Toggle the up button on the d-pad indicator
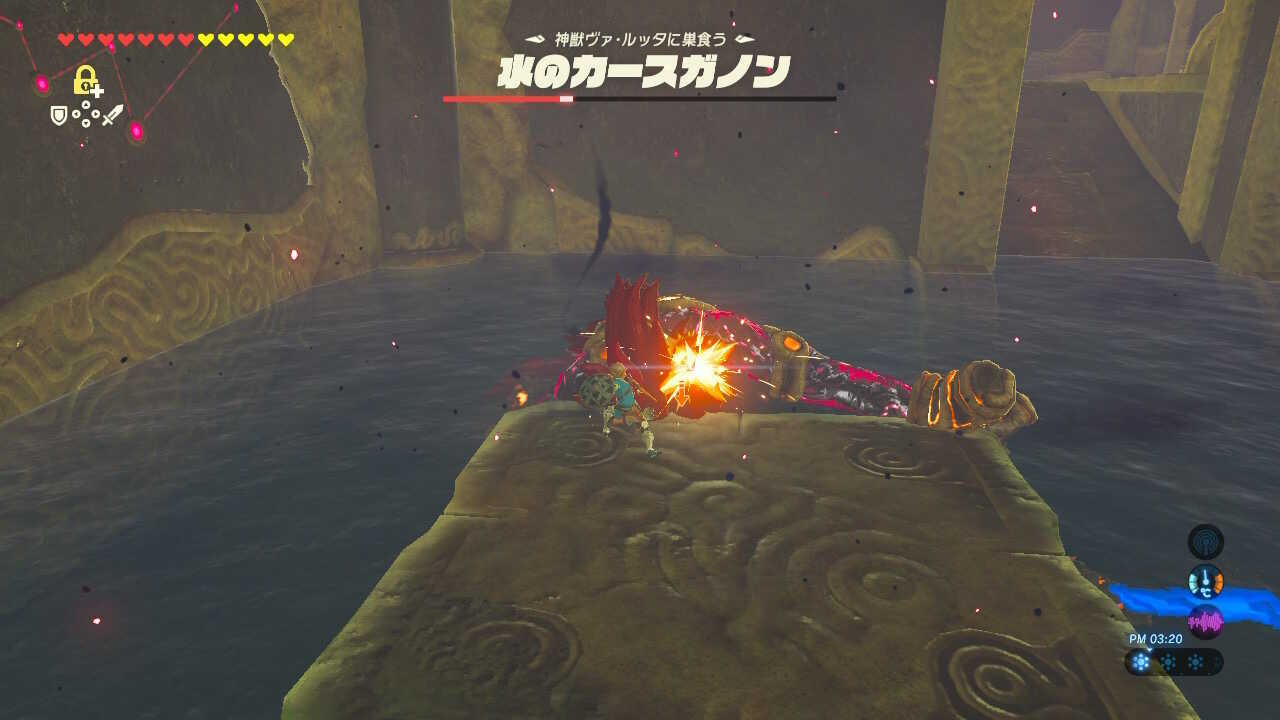1280x720 pixels. click(x=85, y=105)
